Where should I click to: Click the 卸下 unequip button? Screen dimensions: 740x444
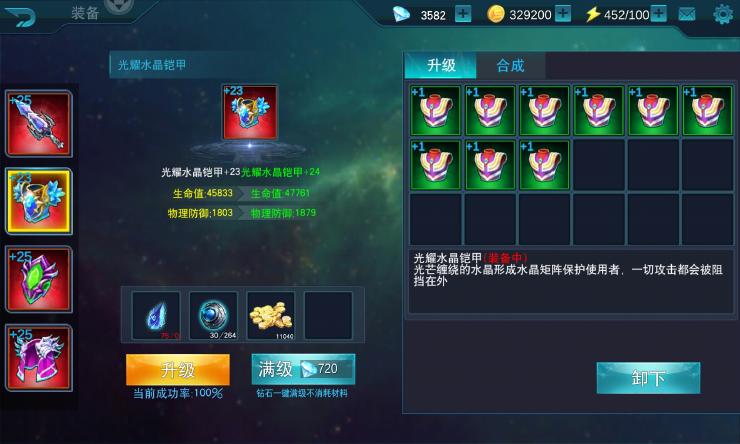(x=648, y=378)
